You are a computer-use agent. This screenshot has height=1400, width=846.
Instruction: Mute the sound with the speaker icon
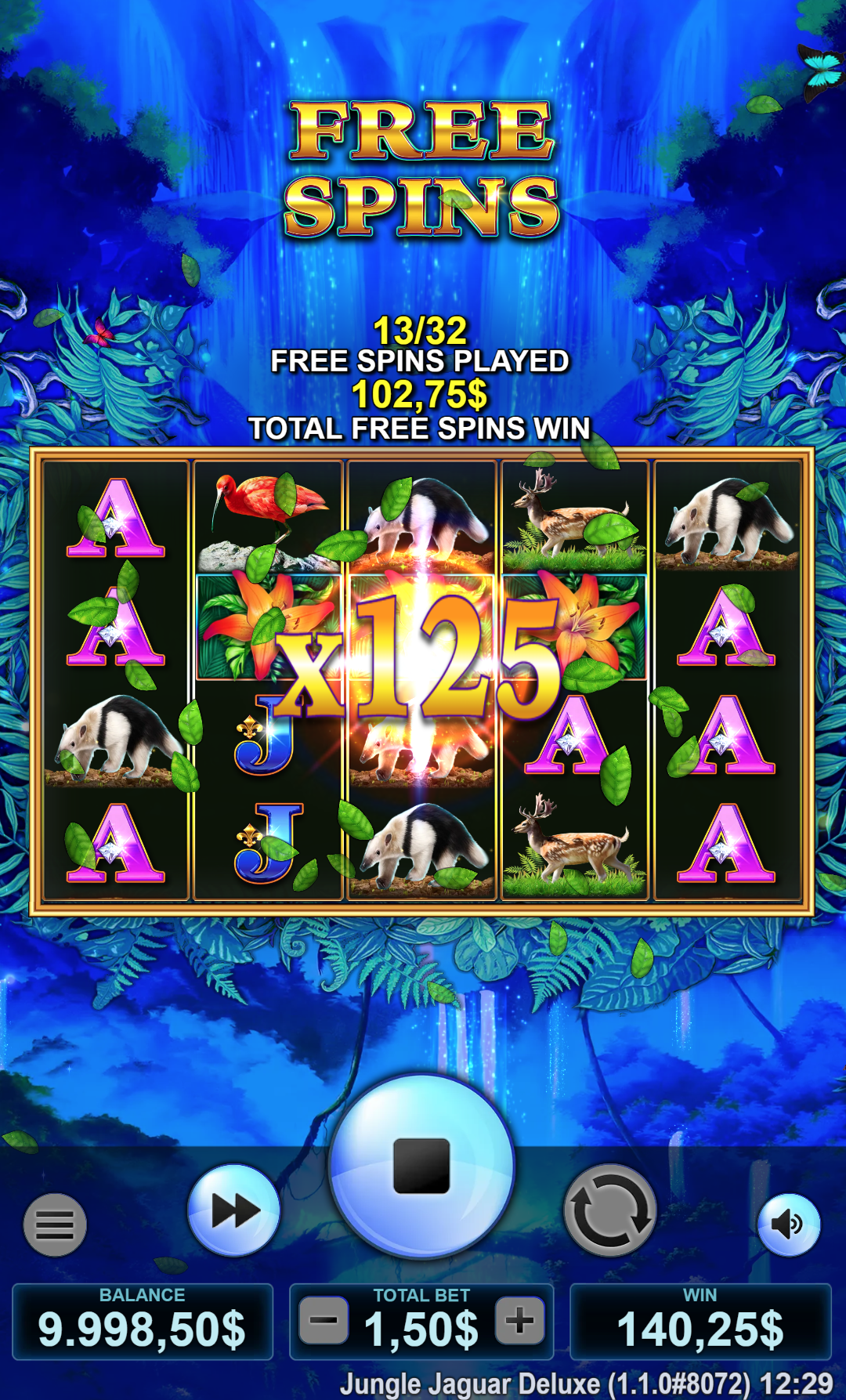(788, 1224)
